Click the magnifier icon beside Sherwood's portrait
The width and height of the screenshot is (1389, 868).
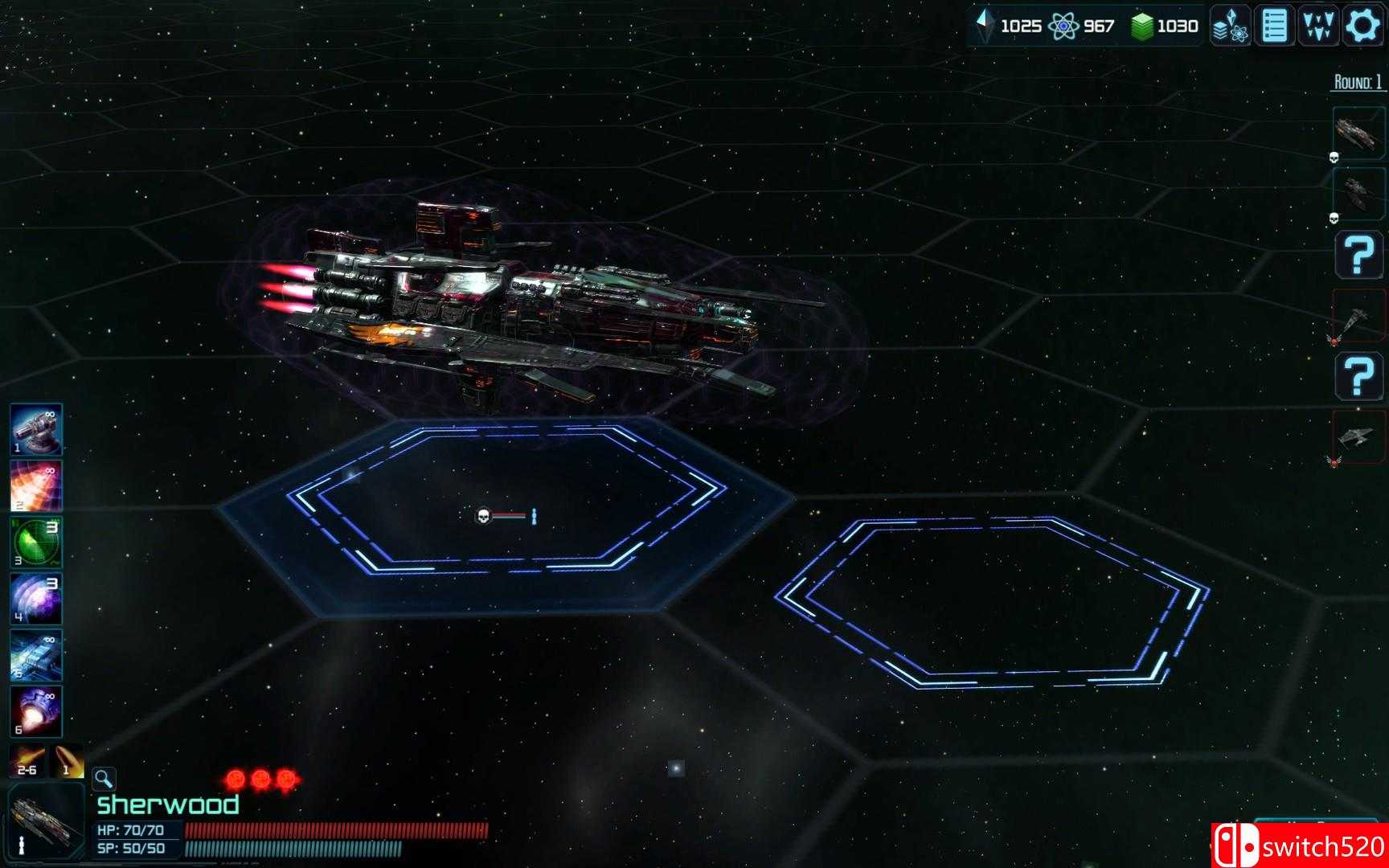[x=104, y=779]
